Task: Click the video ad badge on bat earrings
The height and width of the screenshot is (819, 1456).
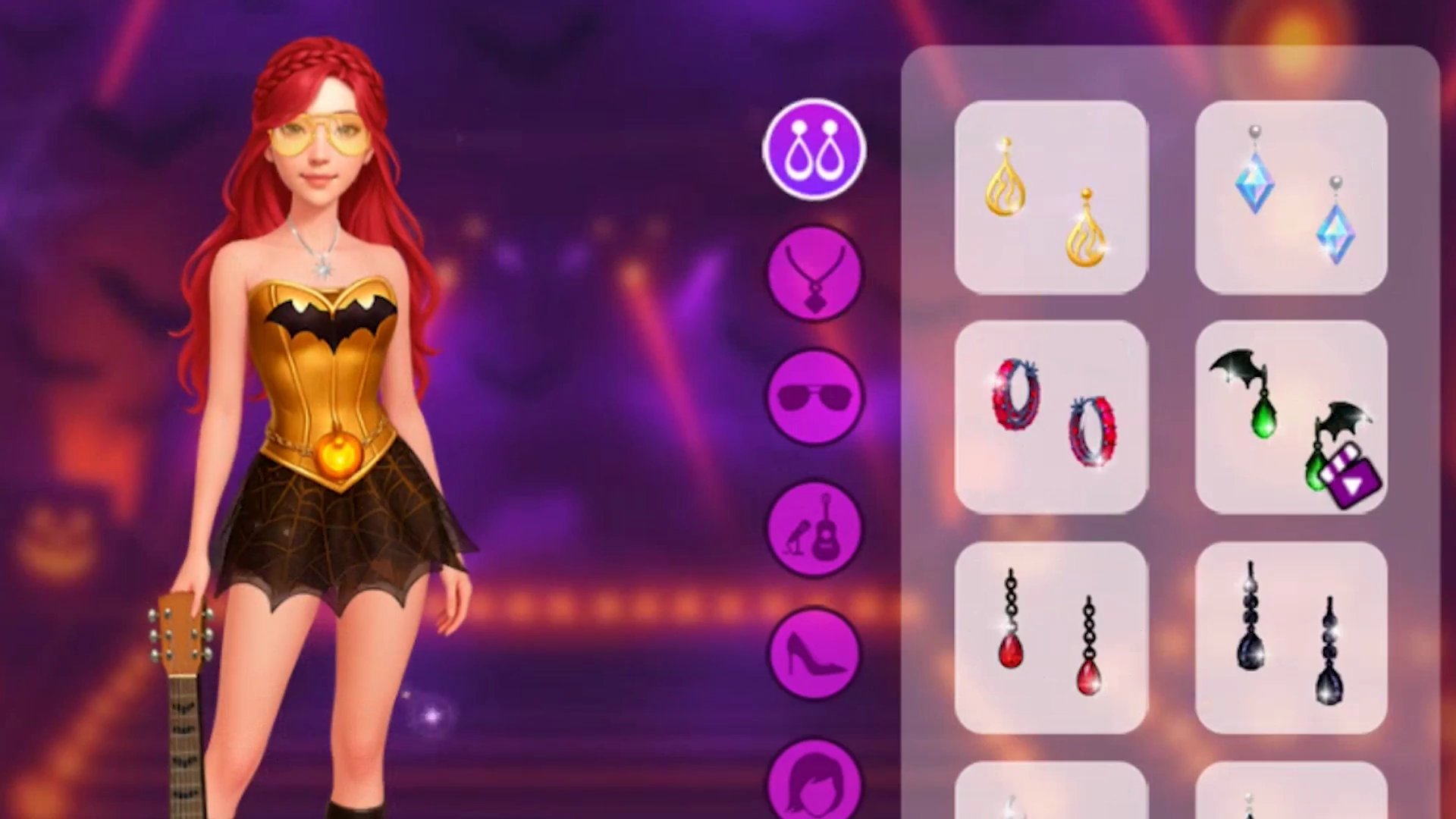Action: pos(1360,472)
